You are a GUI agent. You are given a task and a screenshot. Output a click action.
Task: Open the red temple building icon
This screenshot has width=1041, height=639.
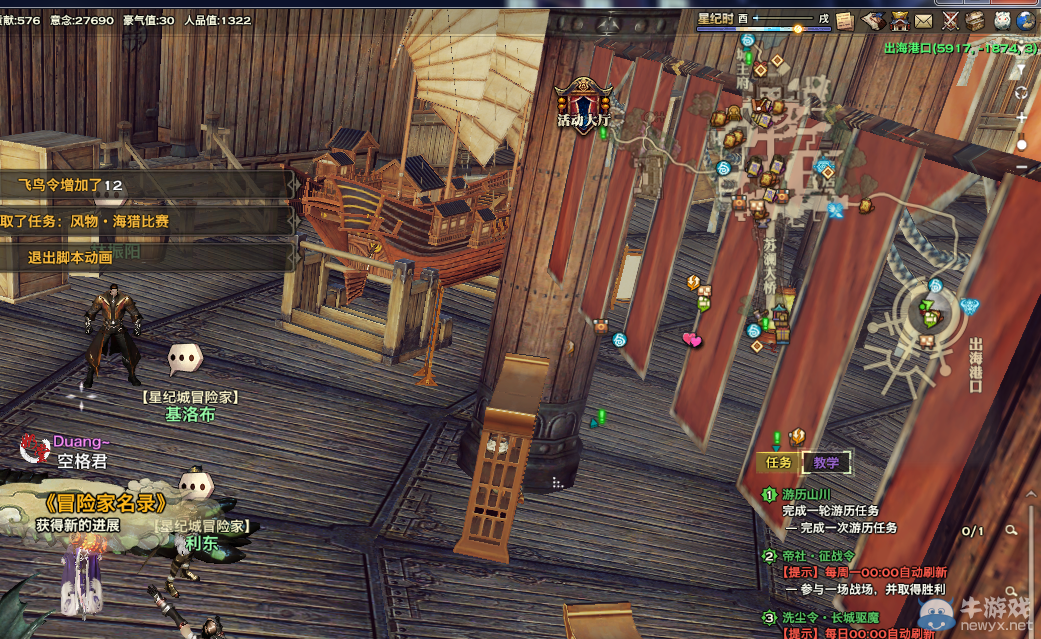[x=898, y=20]
